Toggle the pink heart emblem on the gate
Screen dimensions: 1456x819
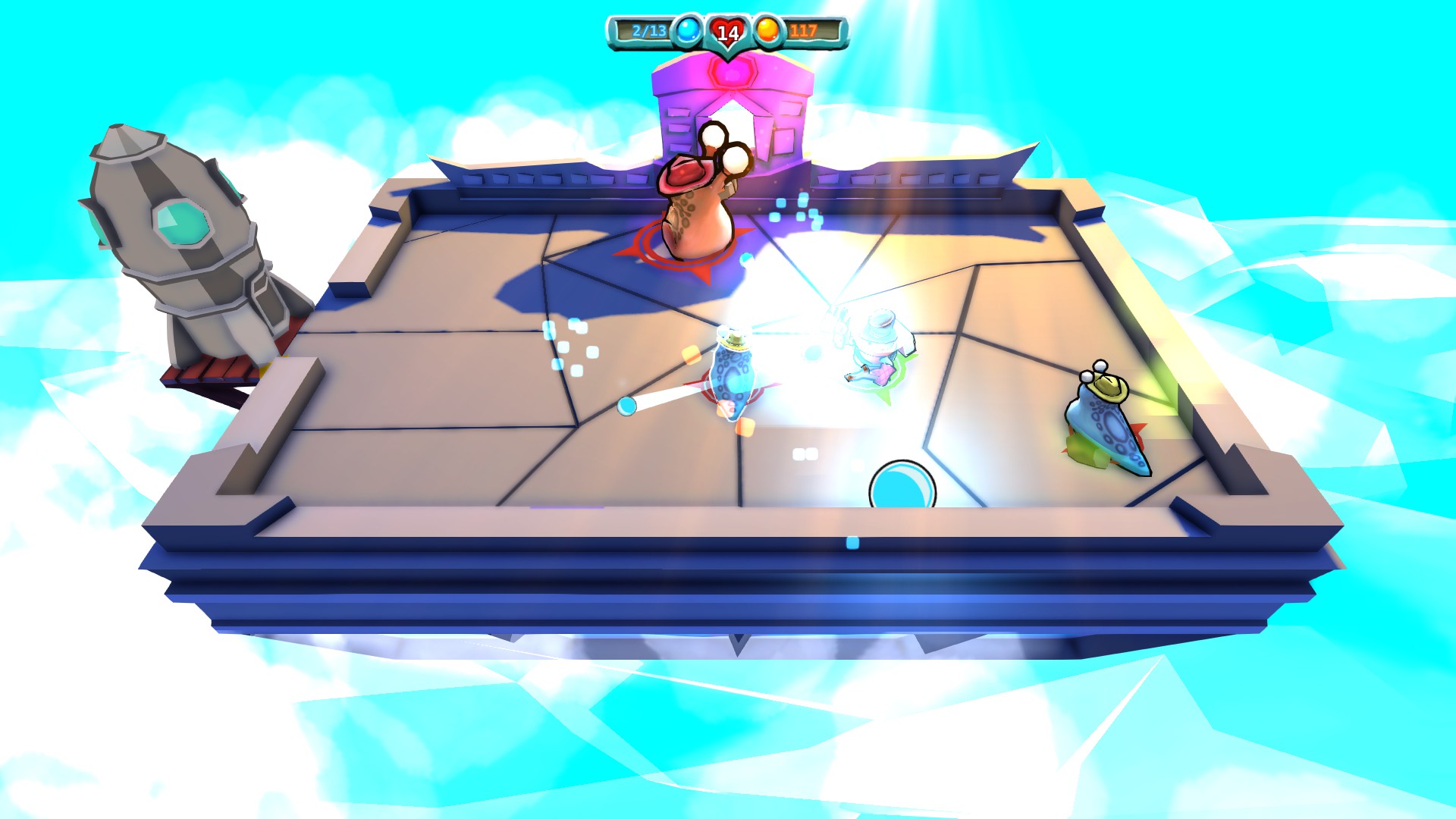click(730, 72)
